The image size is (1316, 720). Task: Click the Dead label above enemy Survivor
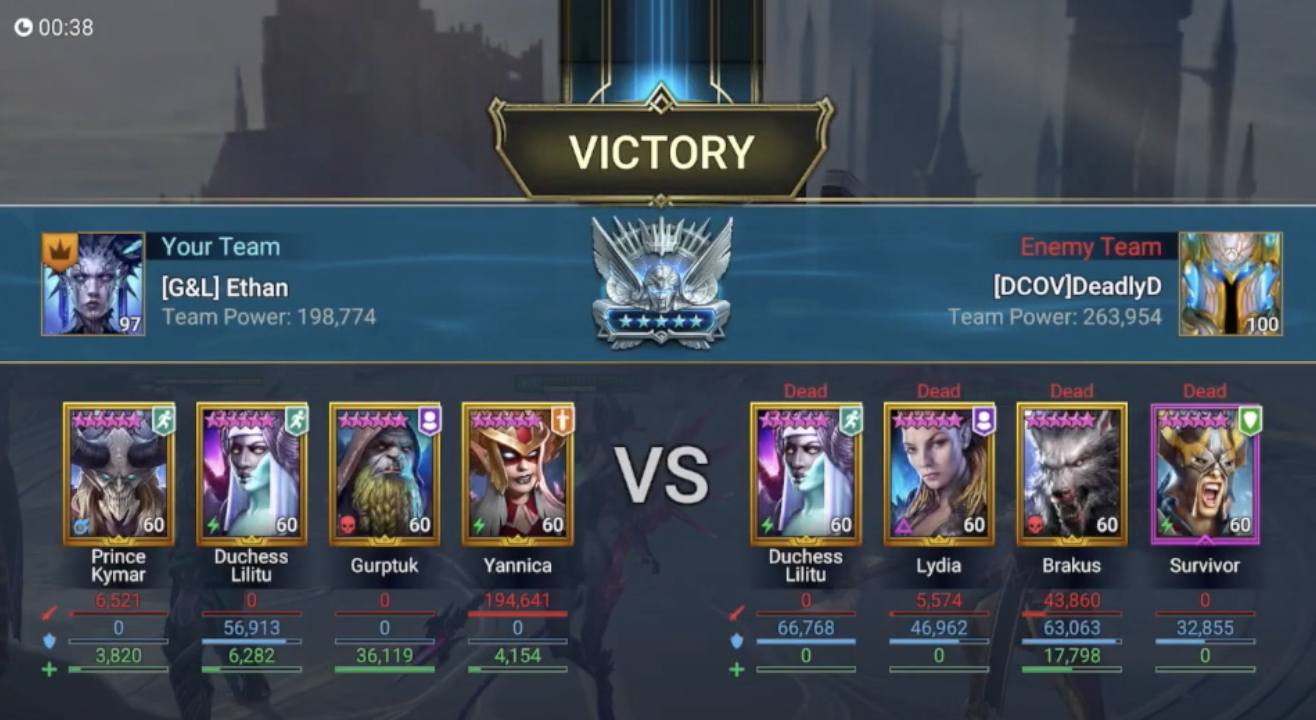[1205, 391]
